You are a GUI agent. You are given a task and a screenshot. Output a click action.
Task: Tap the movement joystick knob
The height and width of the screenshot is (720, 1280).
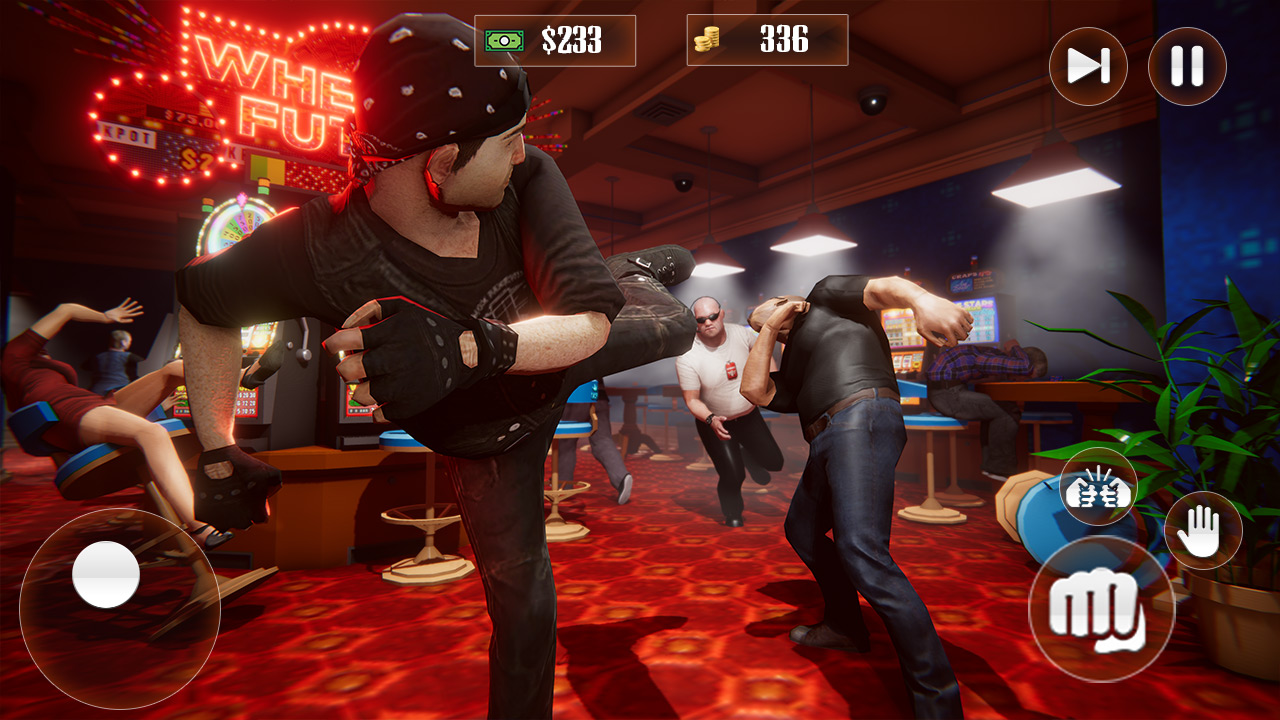105,575
